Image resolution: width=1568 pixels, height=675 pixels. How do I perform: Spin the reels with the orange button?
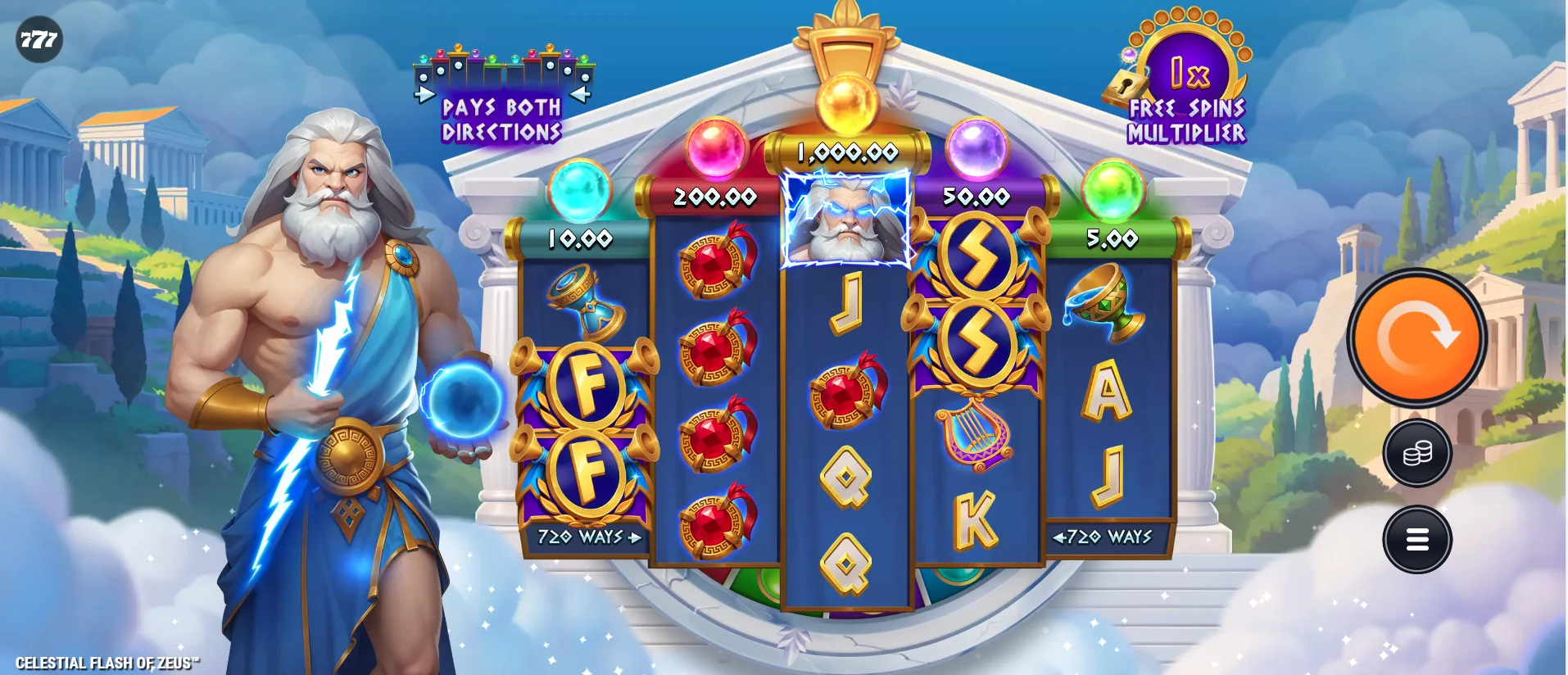click(1416, 337)
